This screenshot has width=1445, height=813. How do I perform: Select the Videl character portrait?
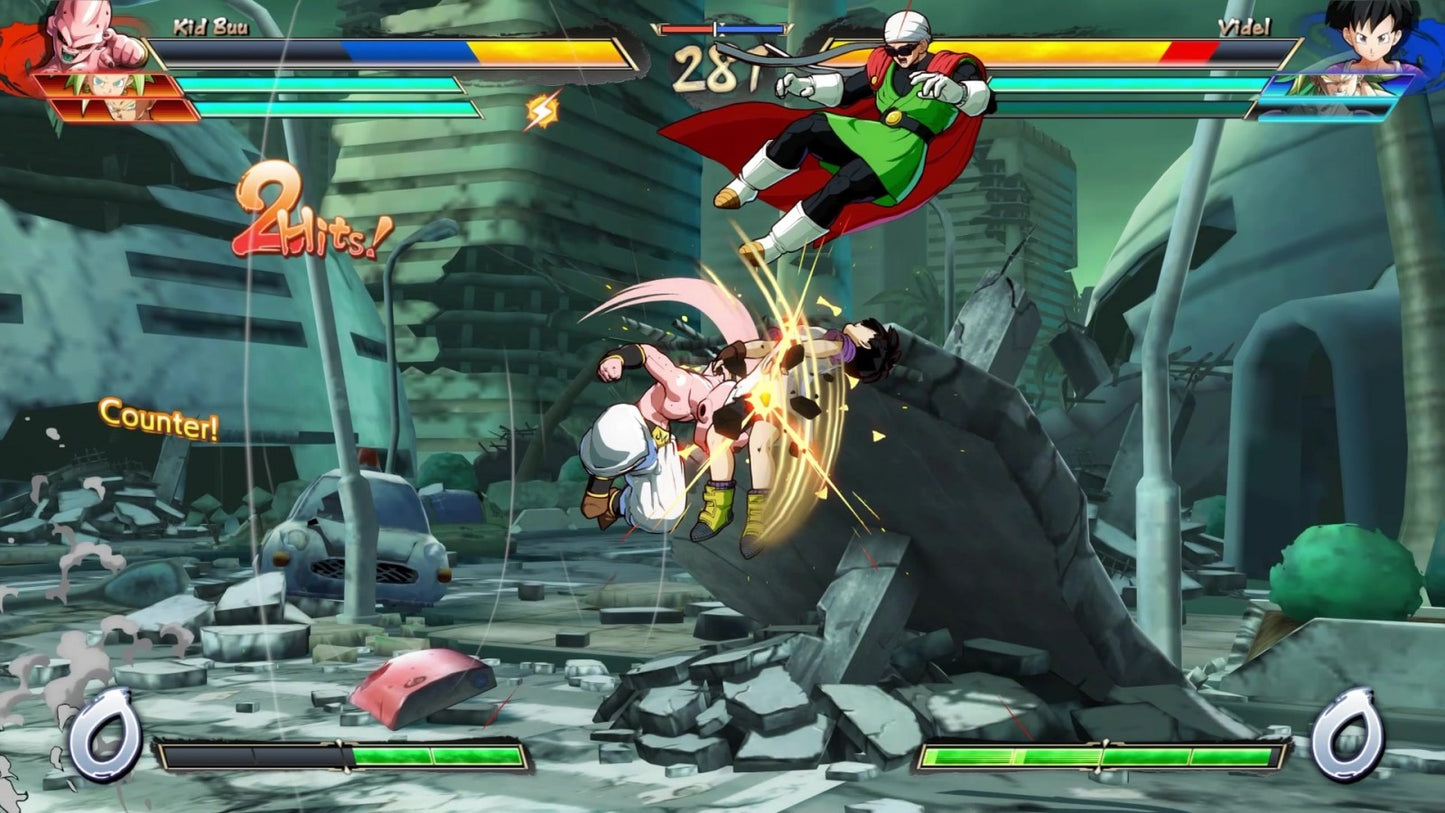click(1372, 35)
